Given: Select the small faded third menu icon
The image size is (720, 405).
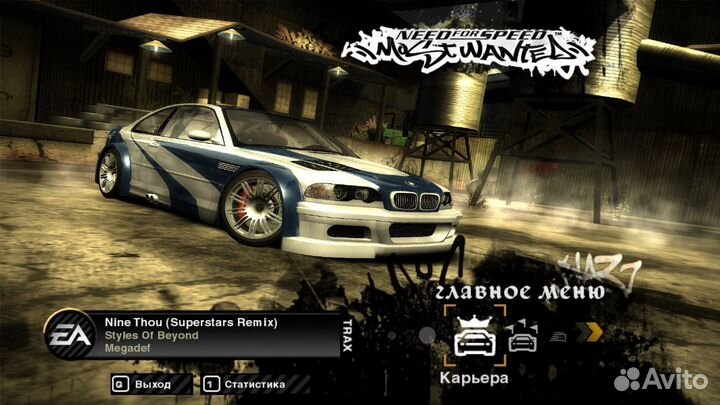Looking at the screenshot, I should [x=562, y=337].
